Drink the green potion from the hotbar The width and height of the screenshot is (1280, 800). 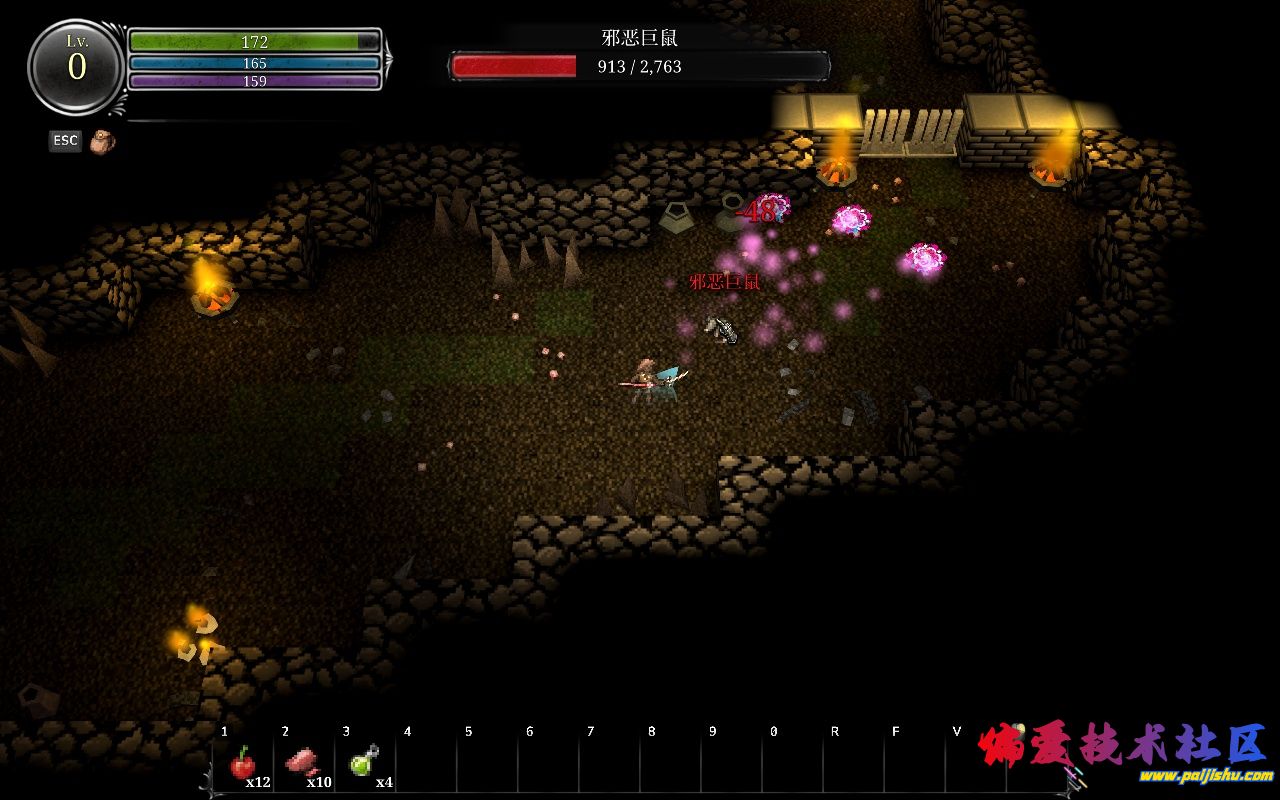point(363,763)
